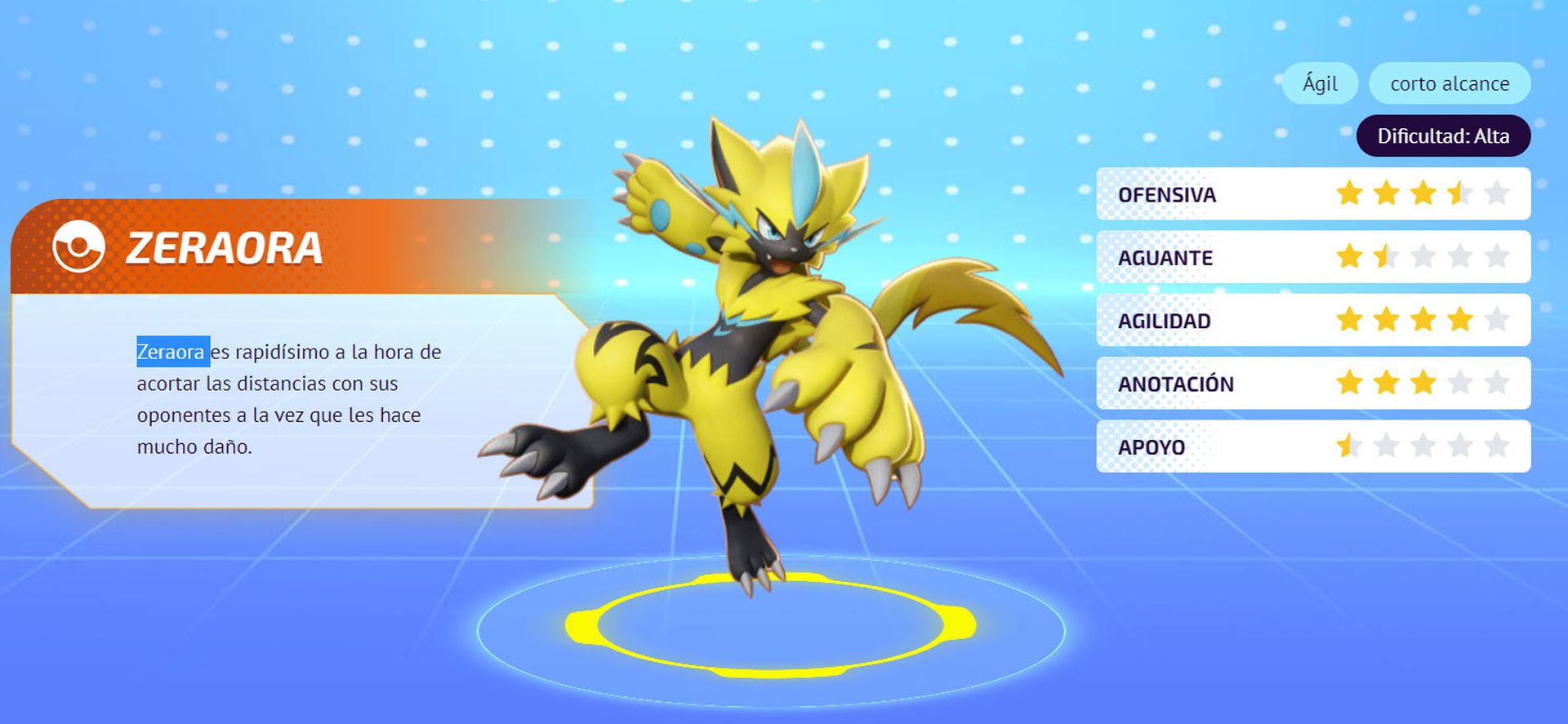The image size is (1568, 724).
Task: Click the first star of OFENSIVA rating
Action: click(x=1350, y=193)
